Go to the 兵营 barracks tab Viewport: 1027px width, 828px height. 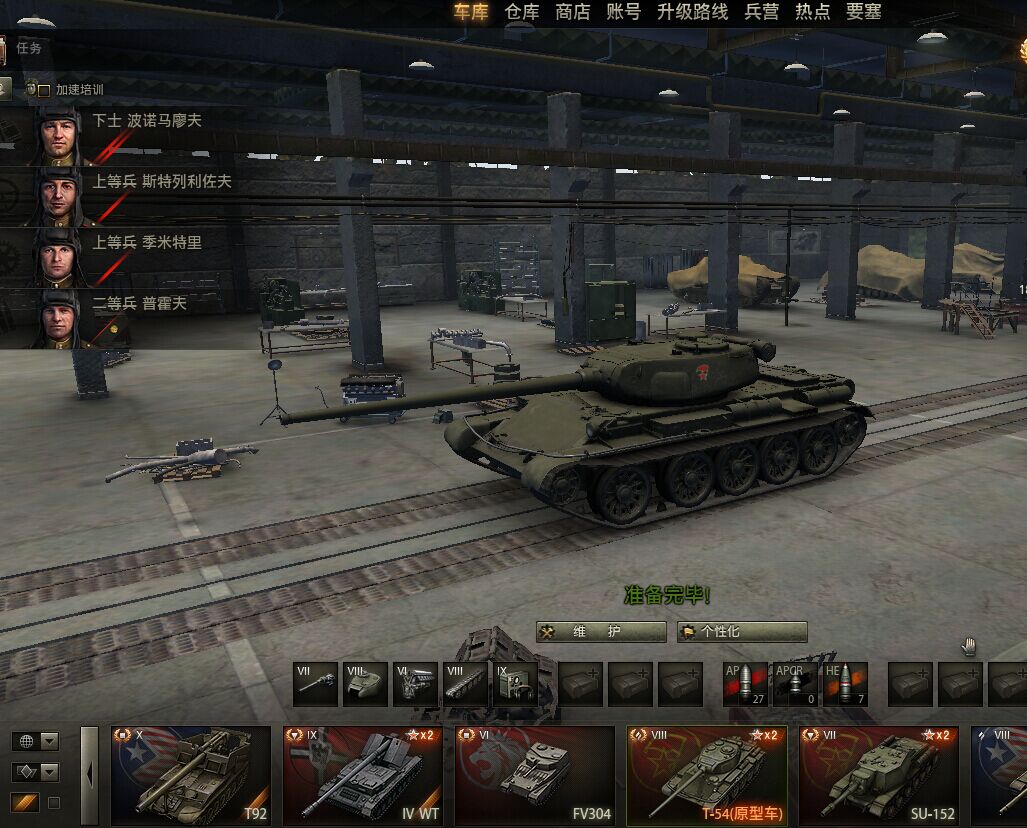[x=762, y=12]
